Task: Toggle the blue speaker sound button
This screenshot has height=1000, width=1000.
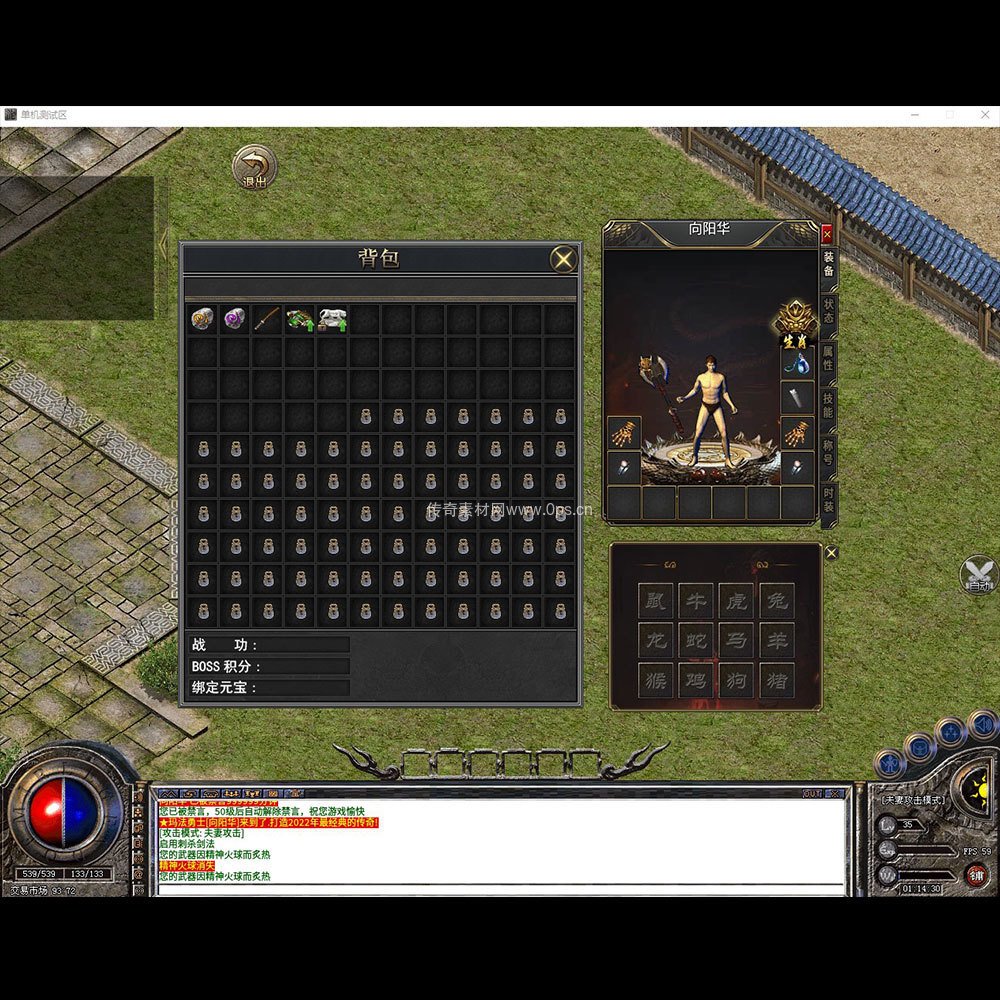Action: [983, 723]
